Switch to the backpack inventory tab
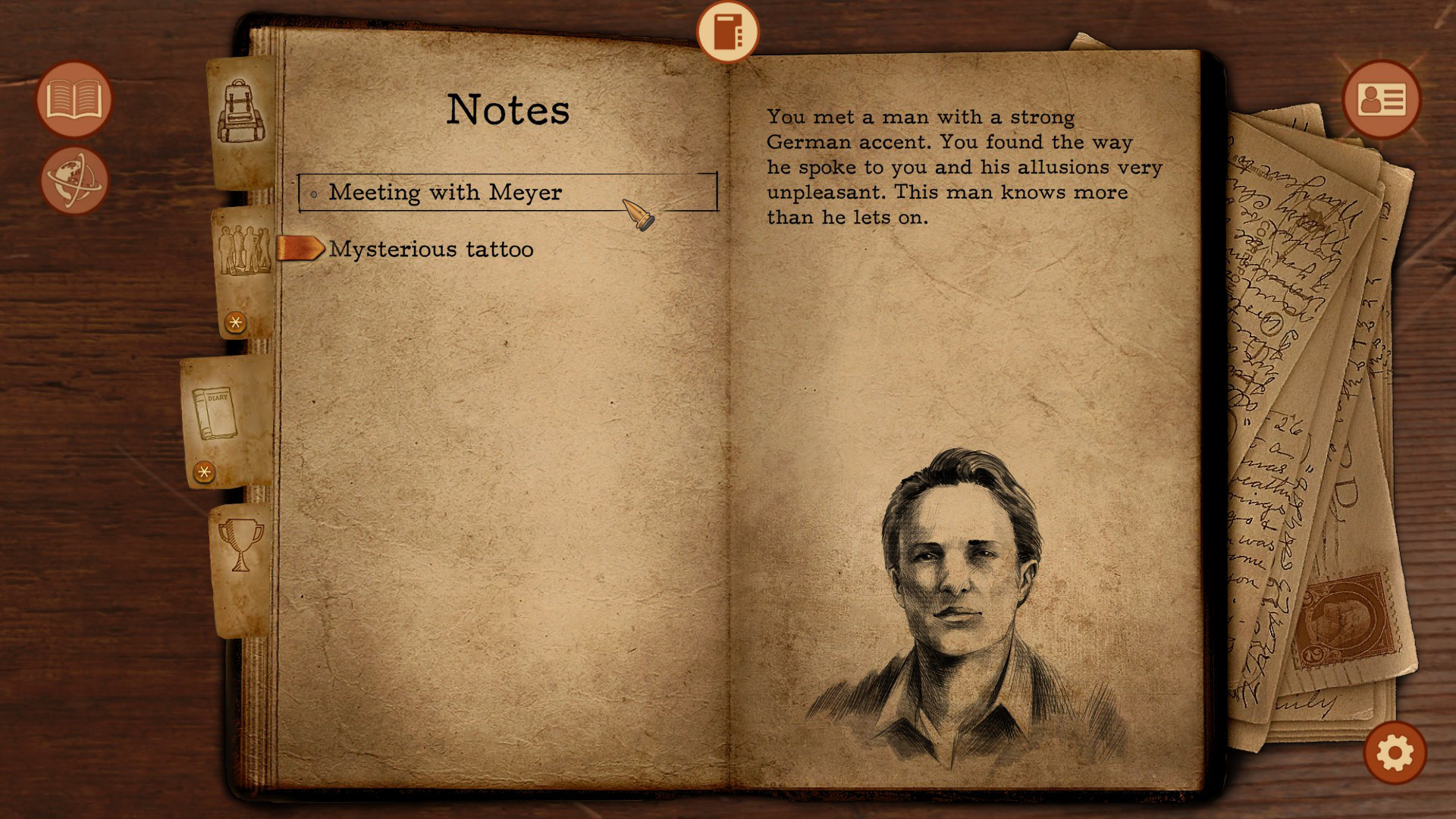 [x=242, y=114]
